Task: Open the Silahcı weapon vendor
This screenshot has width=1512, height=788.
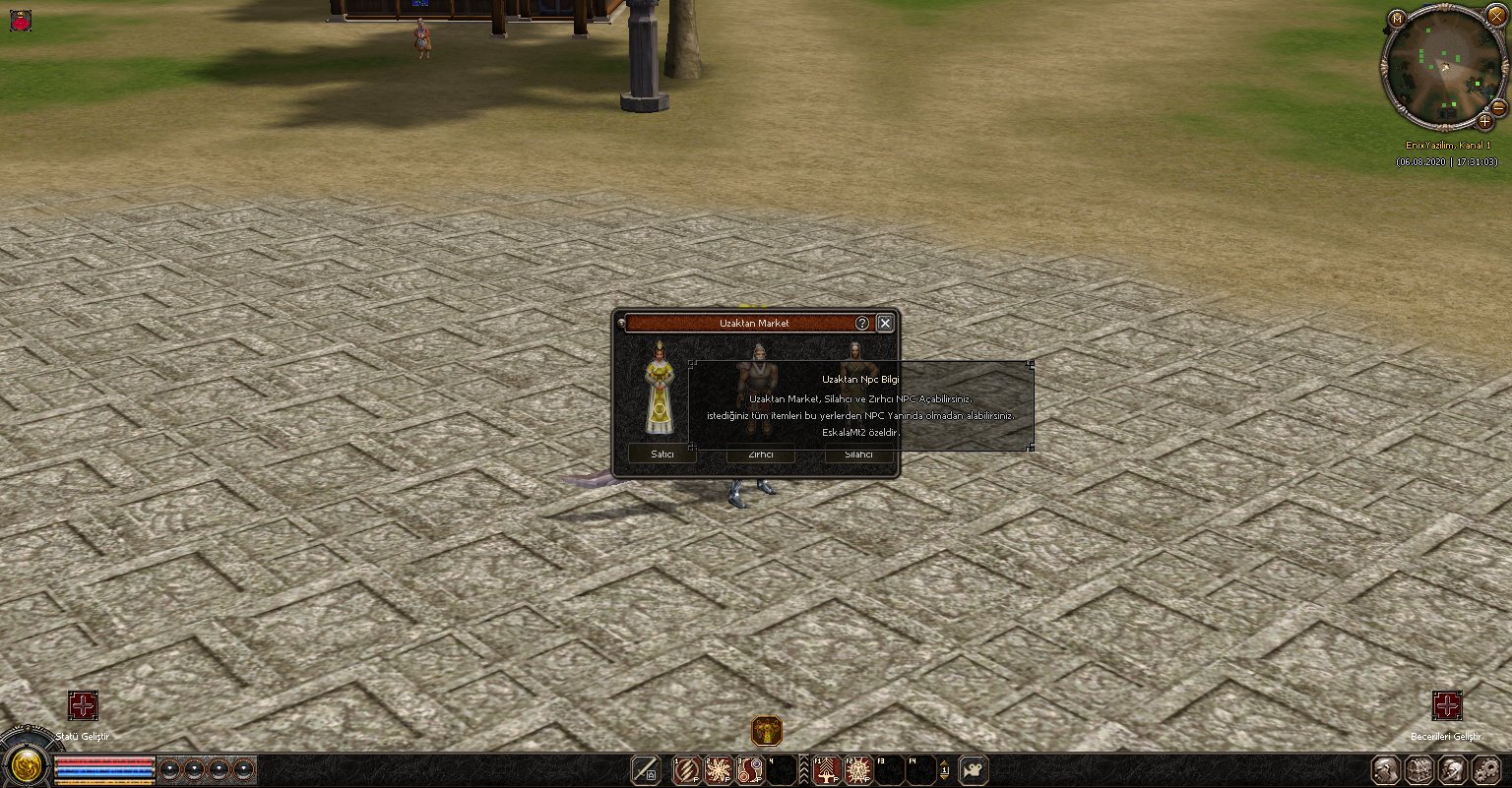Action: 859,455
